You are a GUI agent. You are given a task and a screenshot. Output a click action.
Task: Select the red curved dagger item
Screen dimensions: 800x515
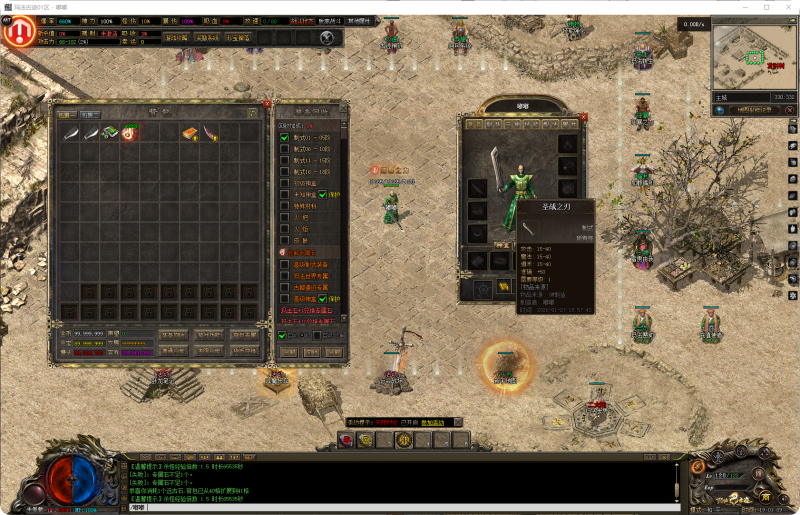click(209, 132)
